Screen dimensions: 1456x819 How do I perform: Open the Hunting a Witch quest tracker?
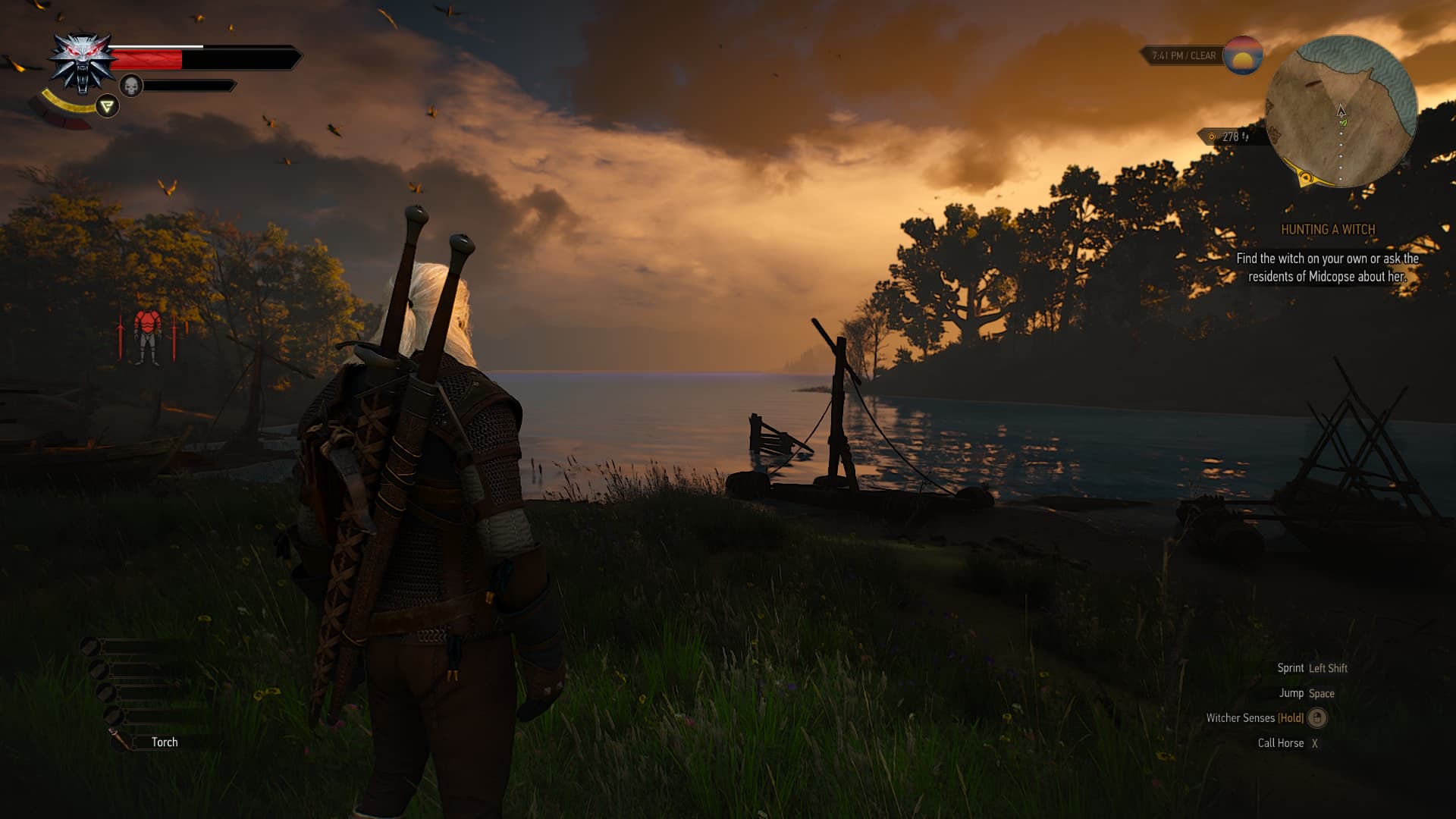(x=1327, y=230)
